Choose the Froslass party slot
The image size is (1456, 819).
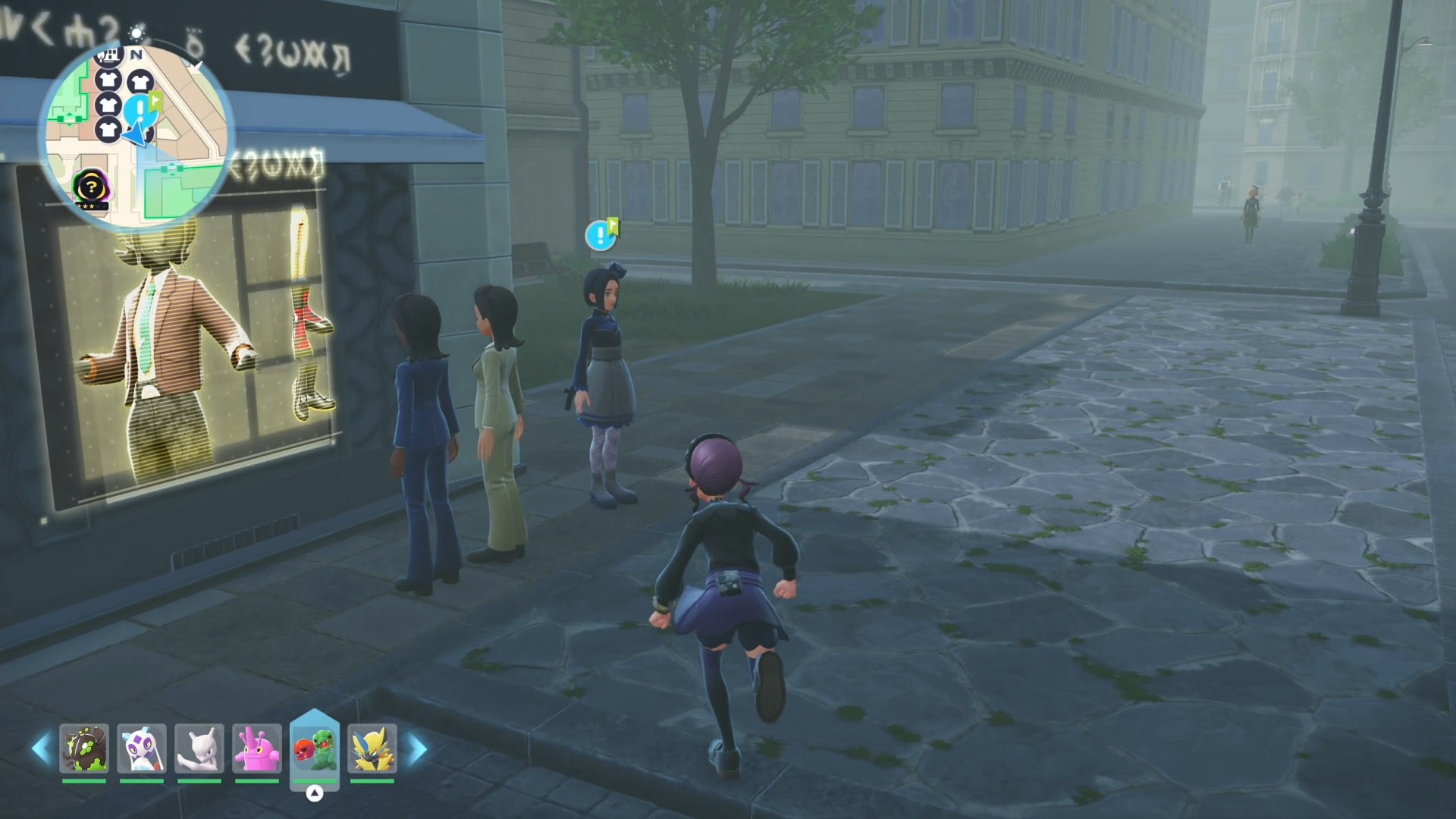point(142,748)
